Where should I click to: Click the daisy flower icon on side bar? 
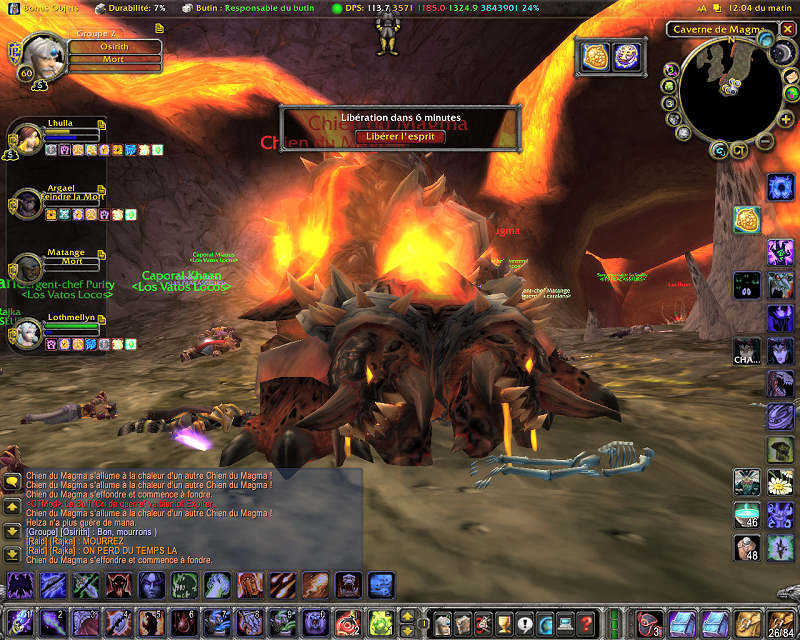click(x=780, y=483)
